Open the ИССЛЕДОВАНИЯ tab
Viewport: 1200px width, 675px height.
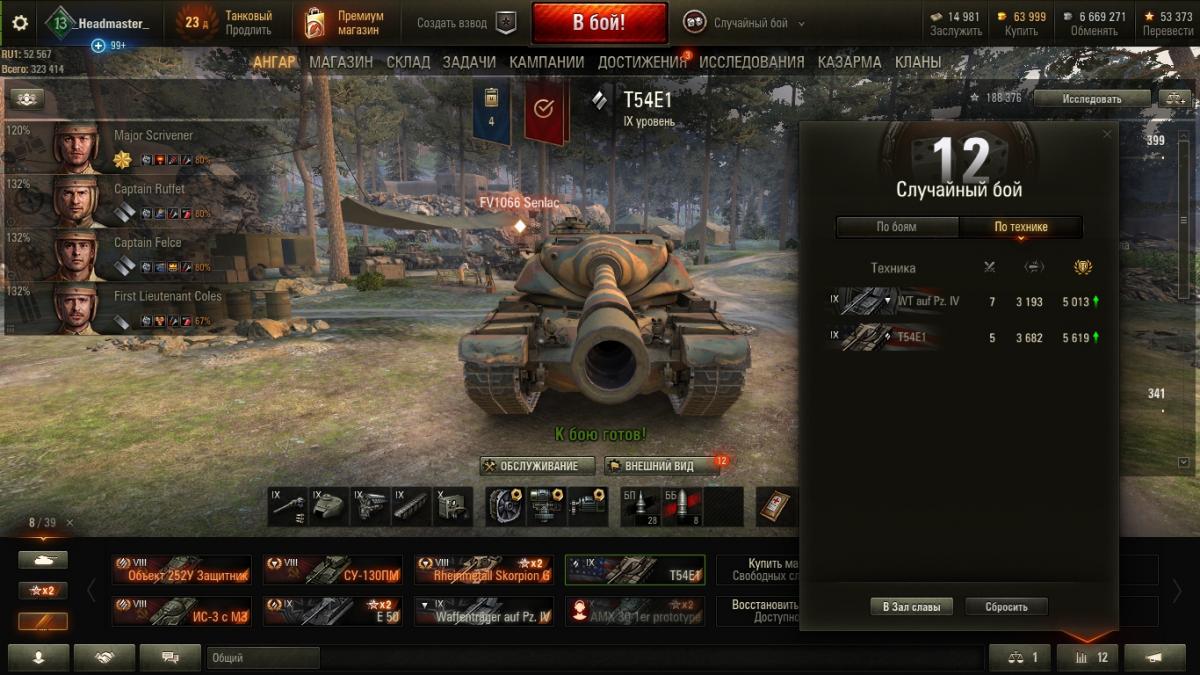pyautogui.click(x=751, y=62)
